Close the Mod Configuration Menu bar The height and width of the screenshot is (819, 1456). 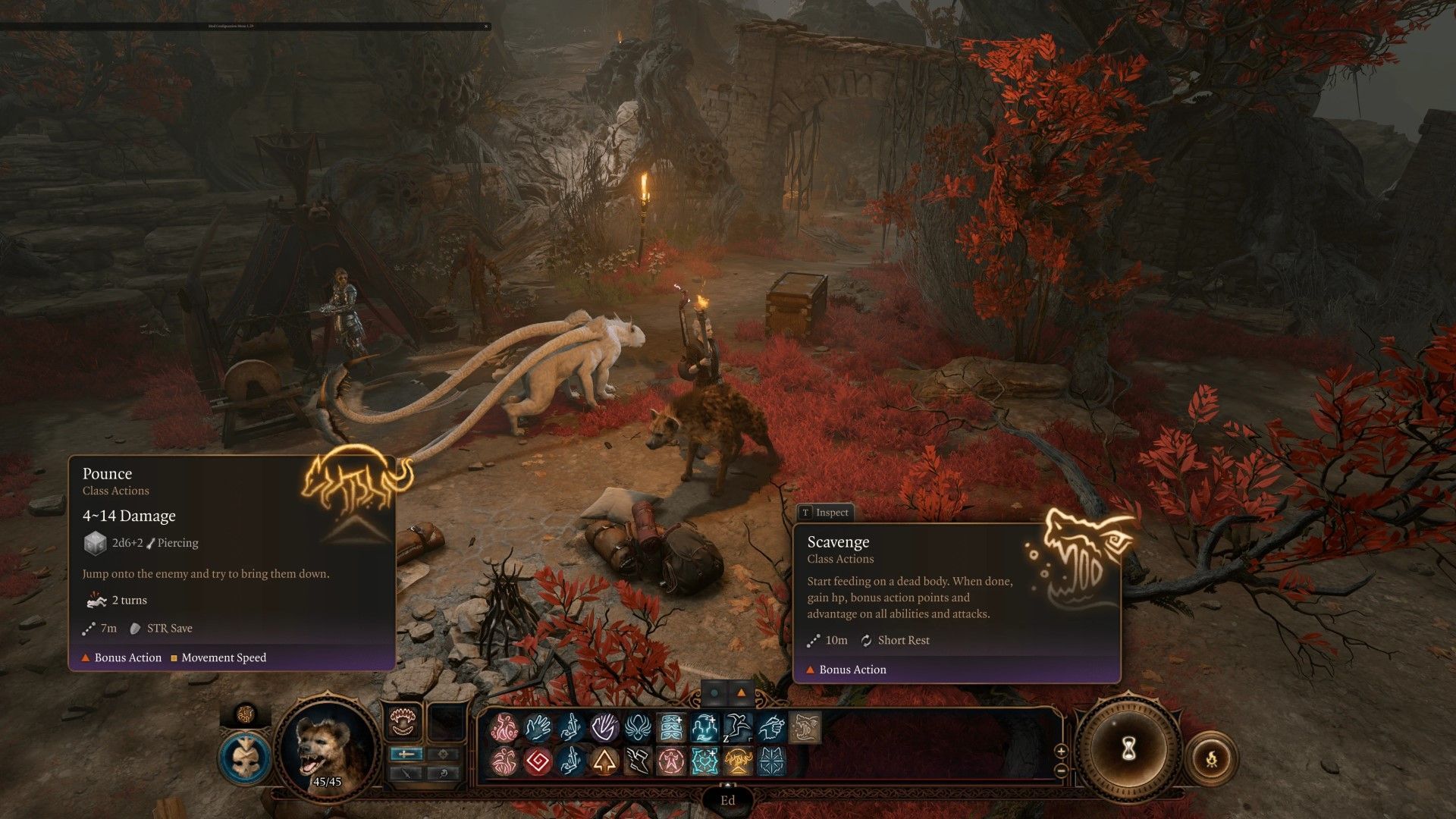coord(486,27)
